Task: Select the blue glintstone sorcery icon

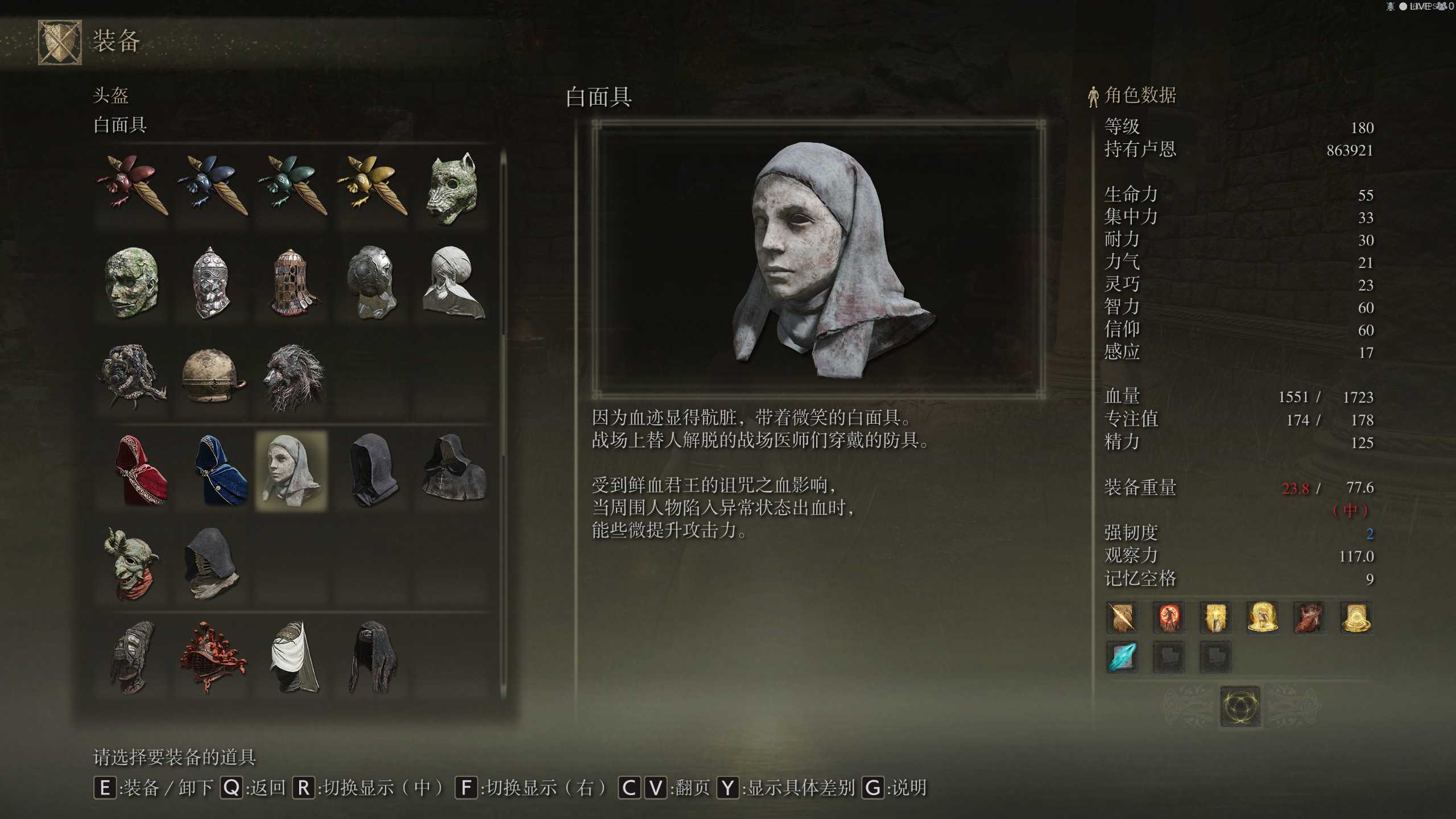Action: click(x=1121, y=656)
